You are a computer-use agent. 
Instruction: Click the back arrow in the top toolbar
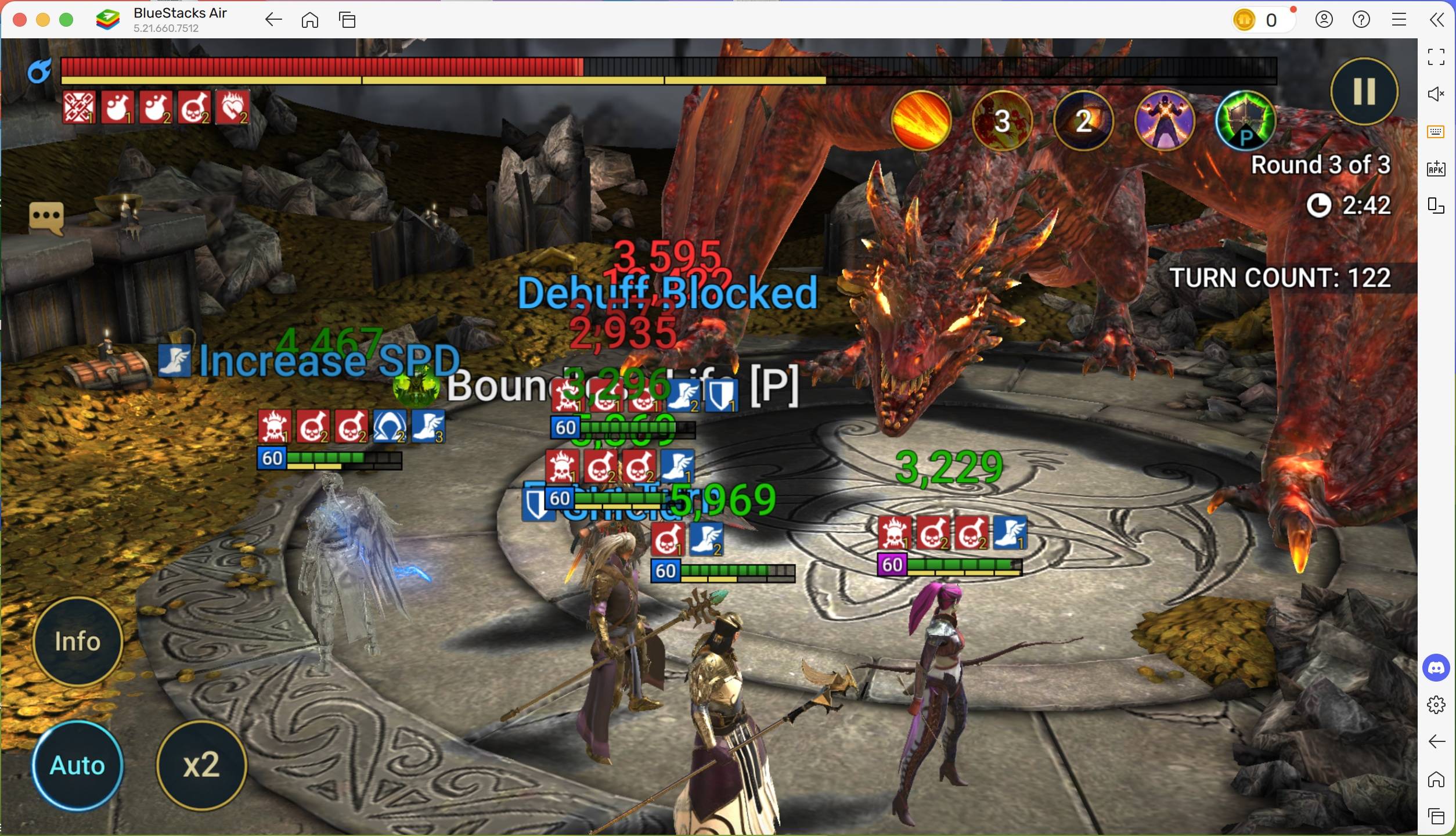[x=273, y=19]
